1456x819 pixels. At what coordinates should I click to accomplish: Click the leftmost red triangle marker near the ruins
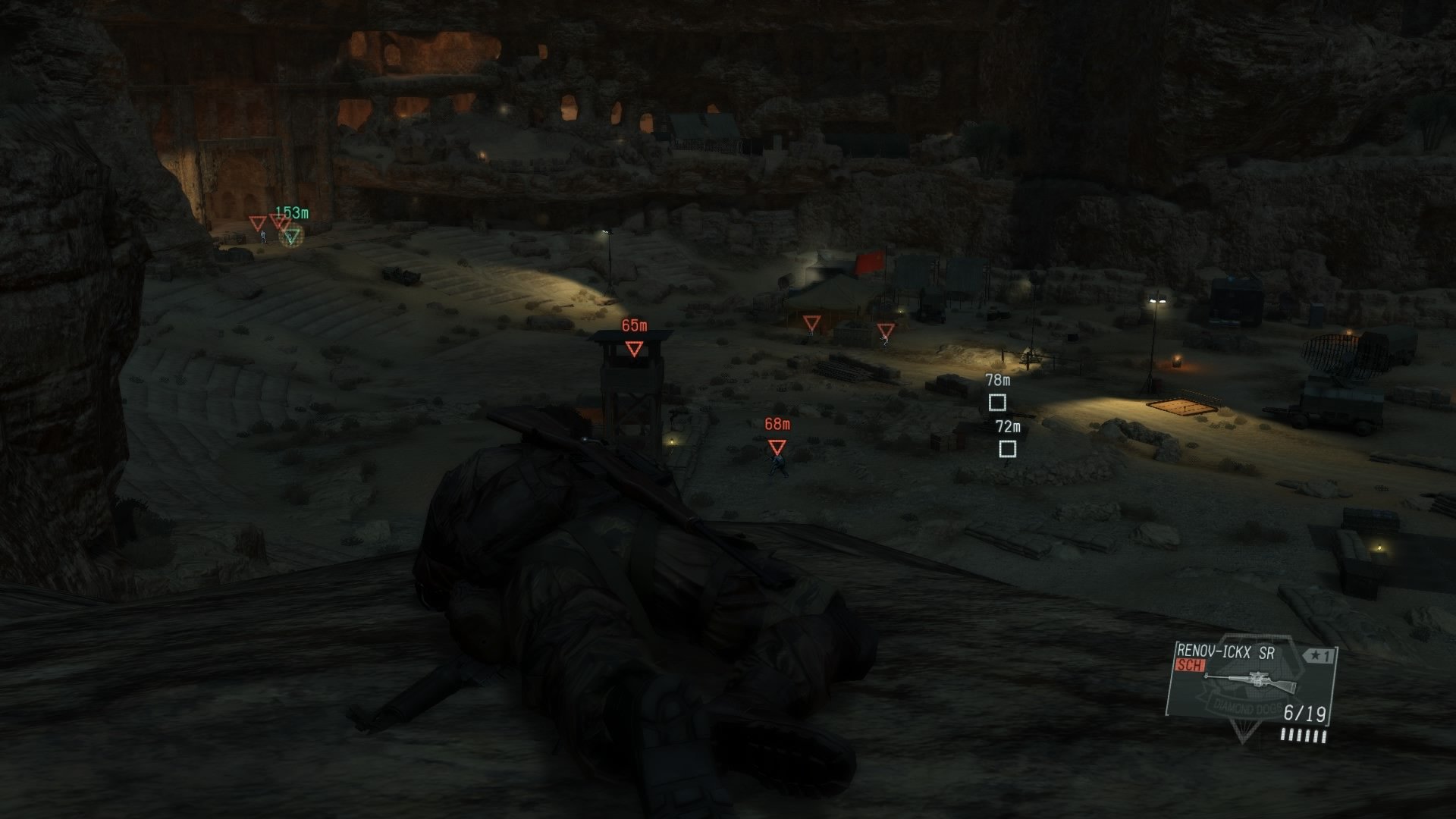point(256,222)
